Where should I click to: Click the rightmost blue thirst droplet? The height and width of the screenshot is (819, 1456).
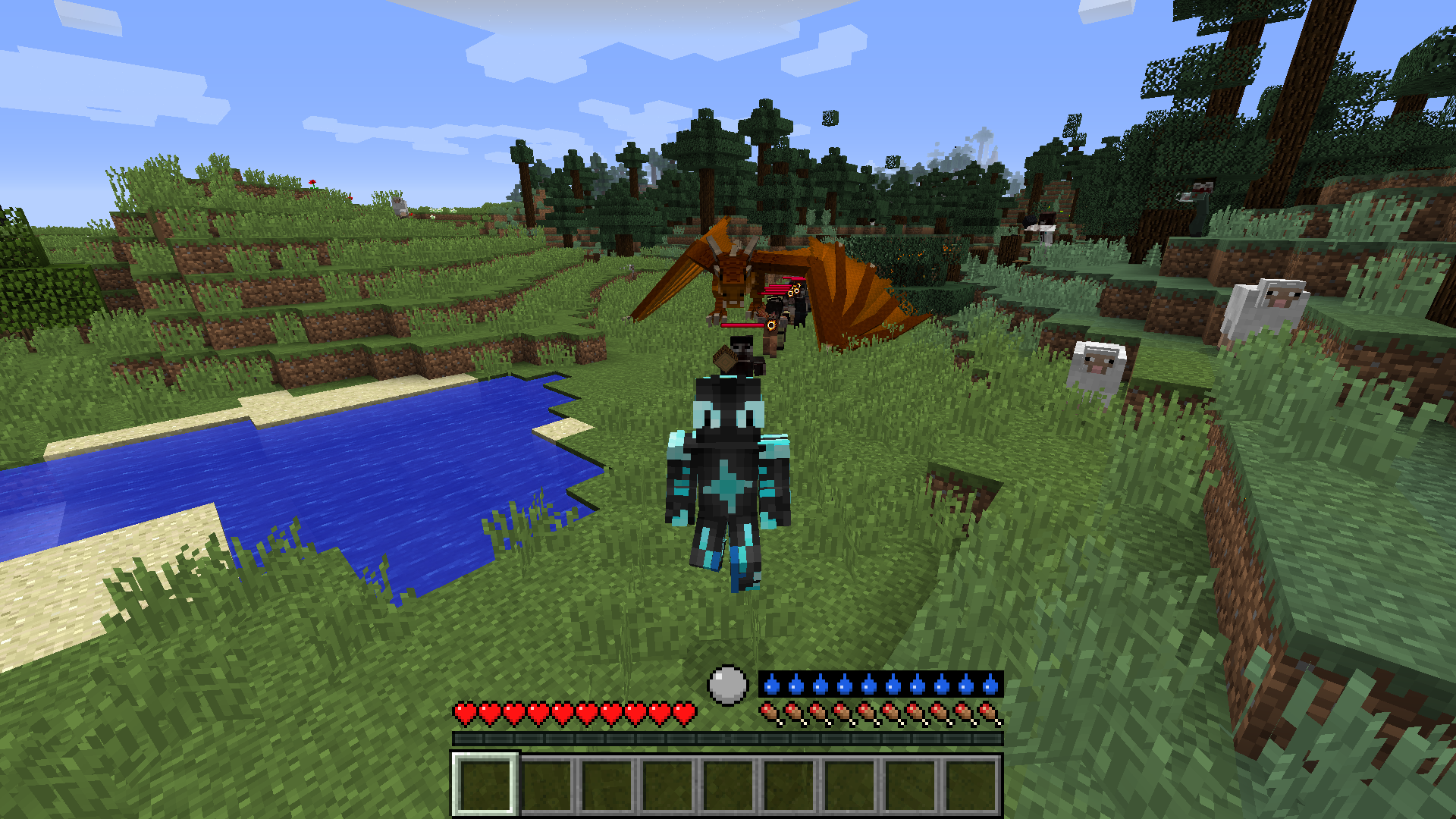pyautogui.click(x=990, y=686)
